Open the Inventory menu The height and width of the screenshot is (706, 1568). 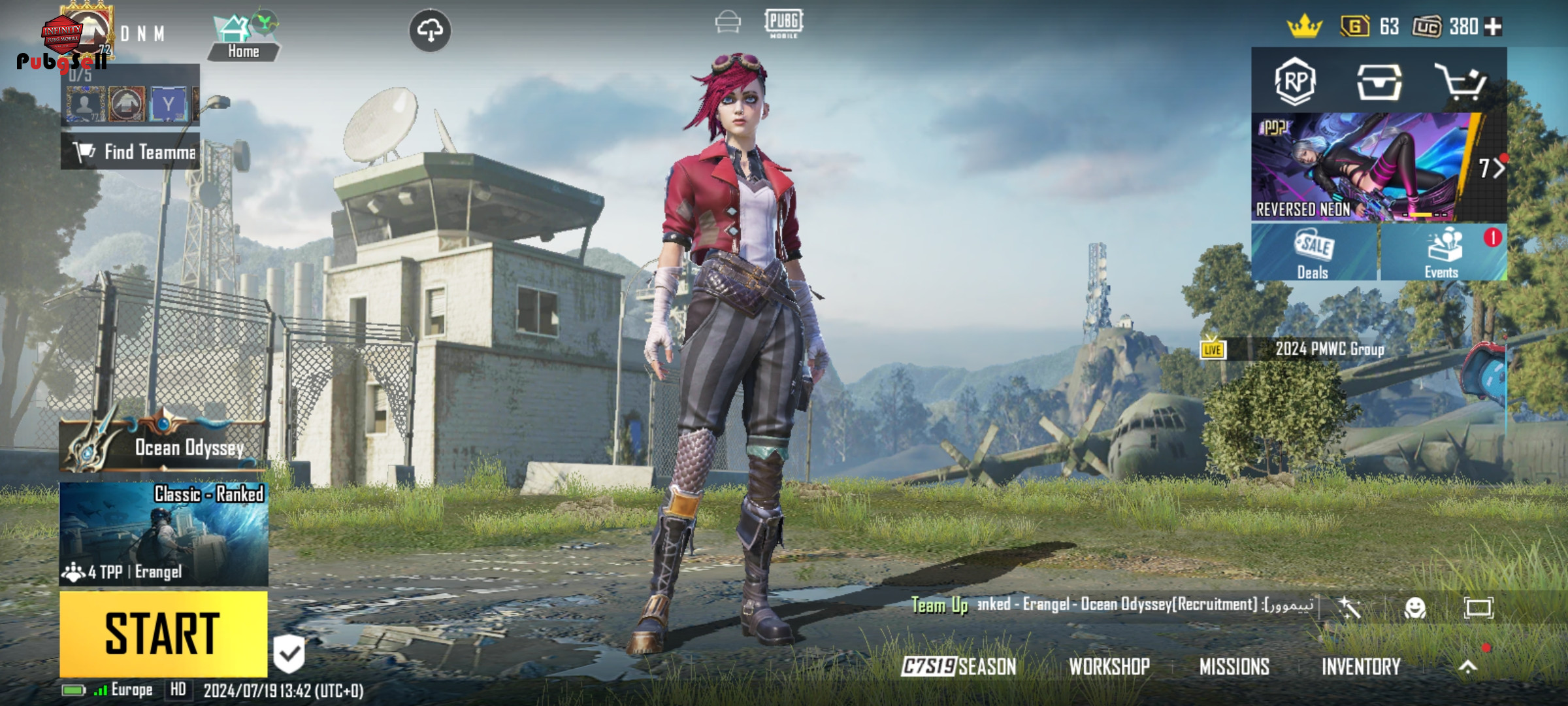pos(1361,667)
